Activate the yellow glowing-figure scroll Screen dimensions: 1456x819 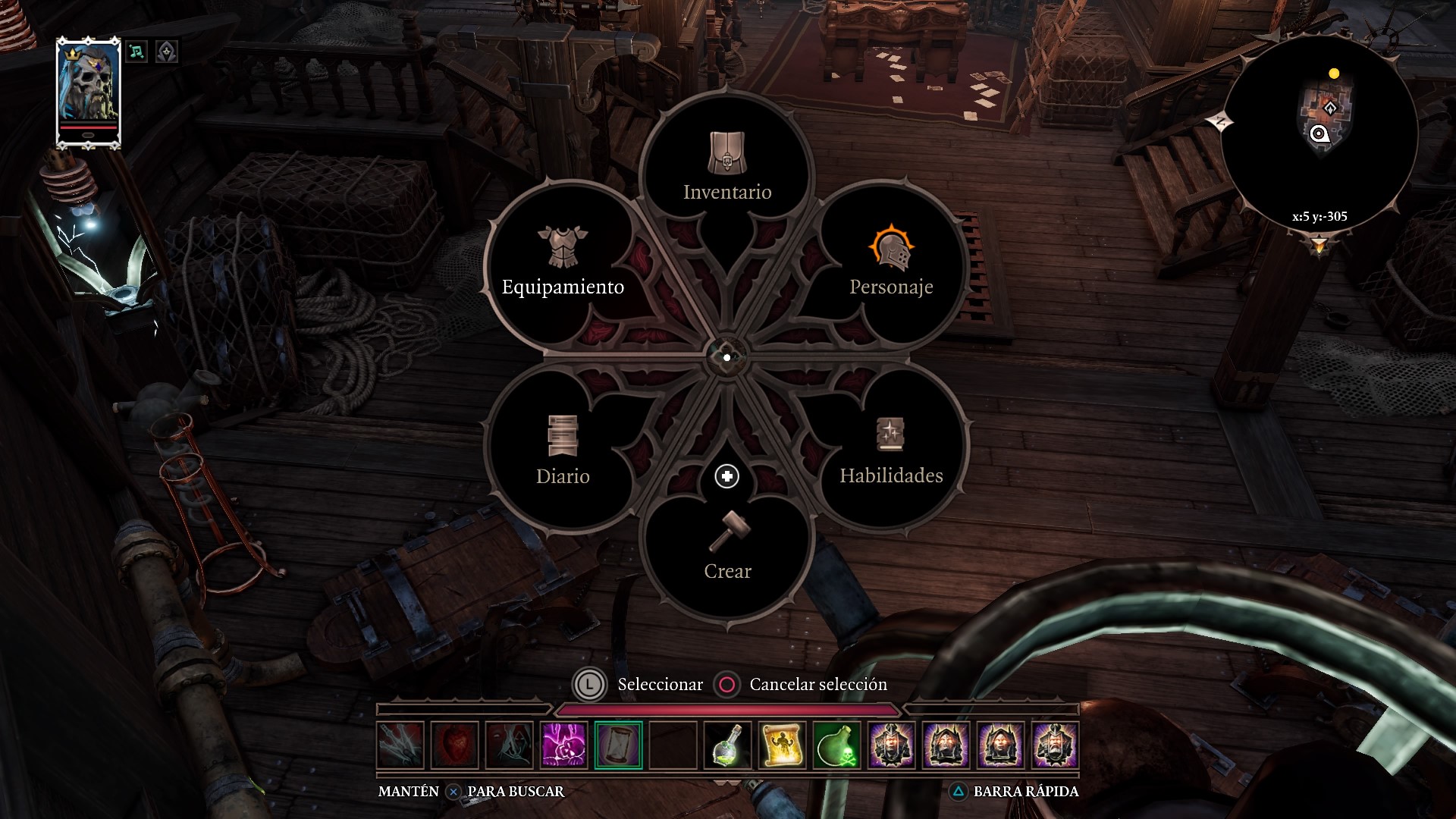[783, 745]
